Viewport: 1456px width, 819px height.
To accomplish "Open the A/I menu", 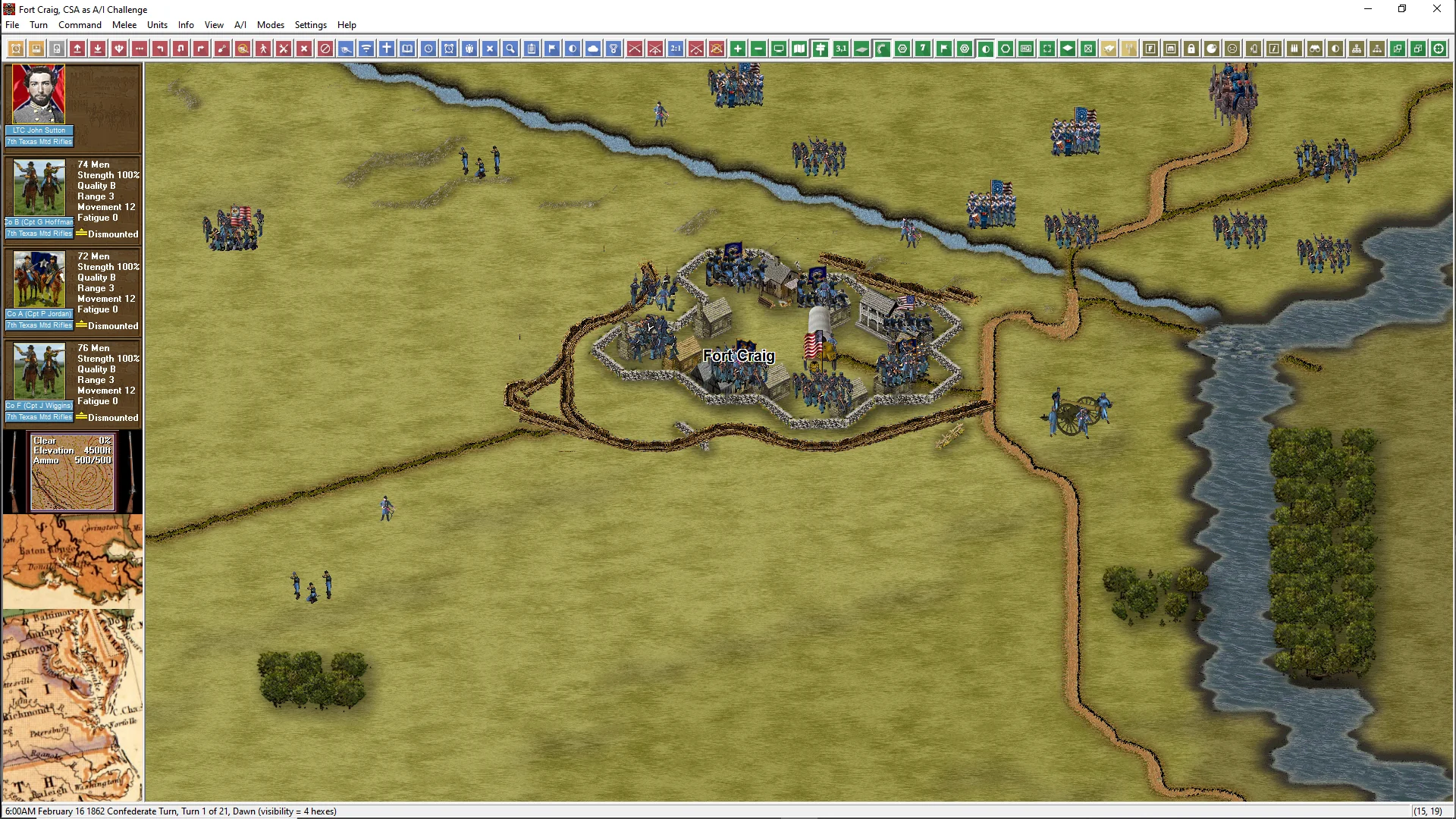I will 240,25.
